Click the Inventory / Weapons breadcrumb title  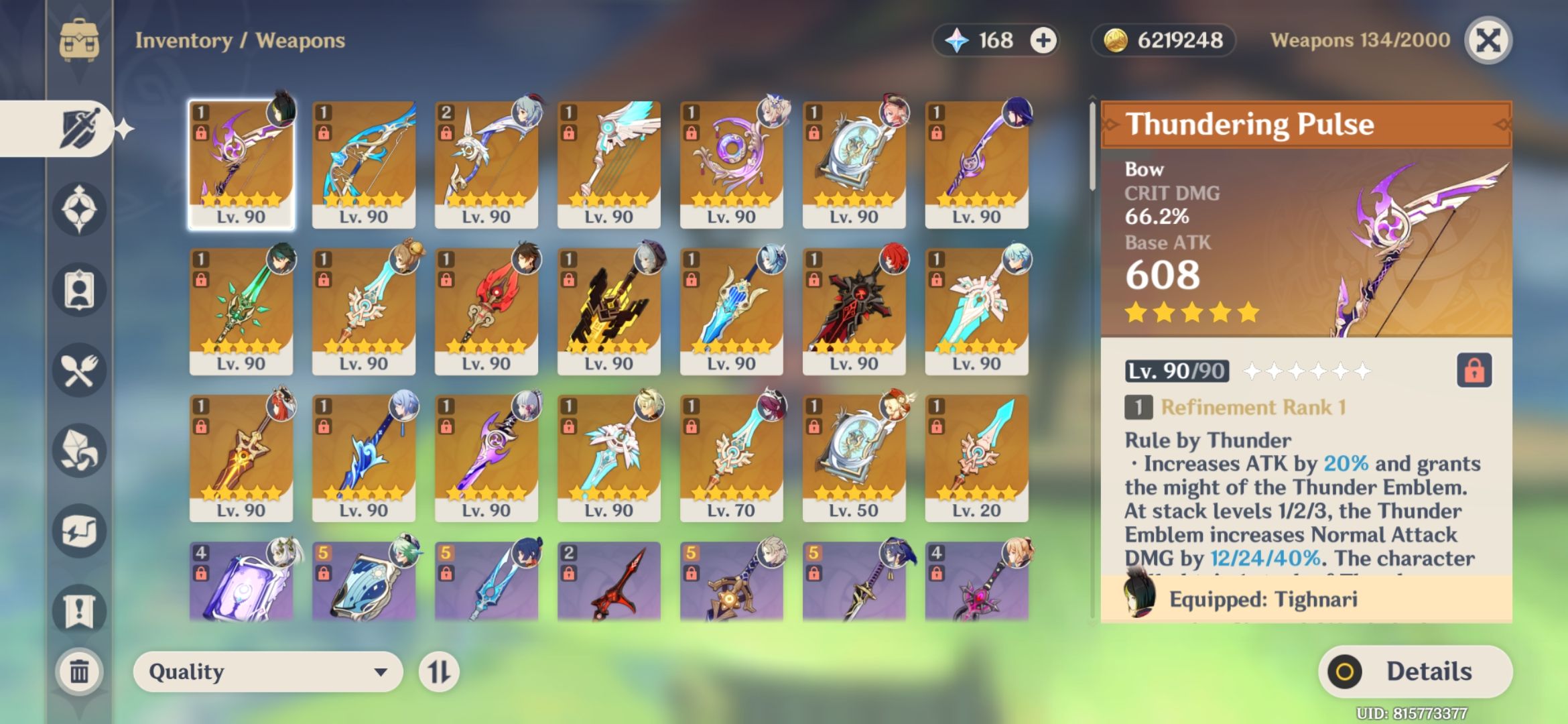point(239,40)
